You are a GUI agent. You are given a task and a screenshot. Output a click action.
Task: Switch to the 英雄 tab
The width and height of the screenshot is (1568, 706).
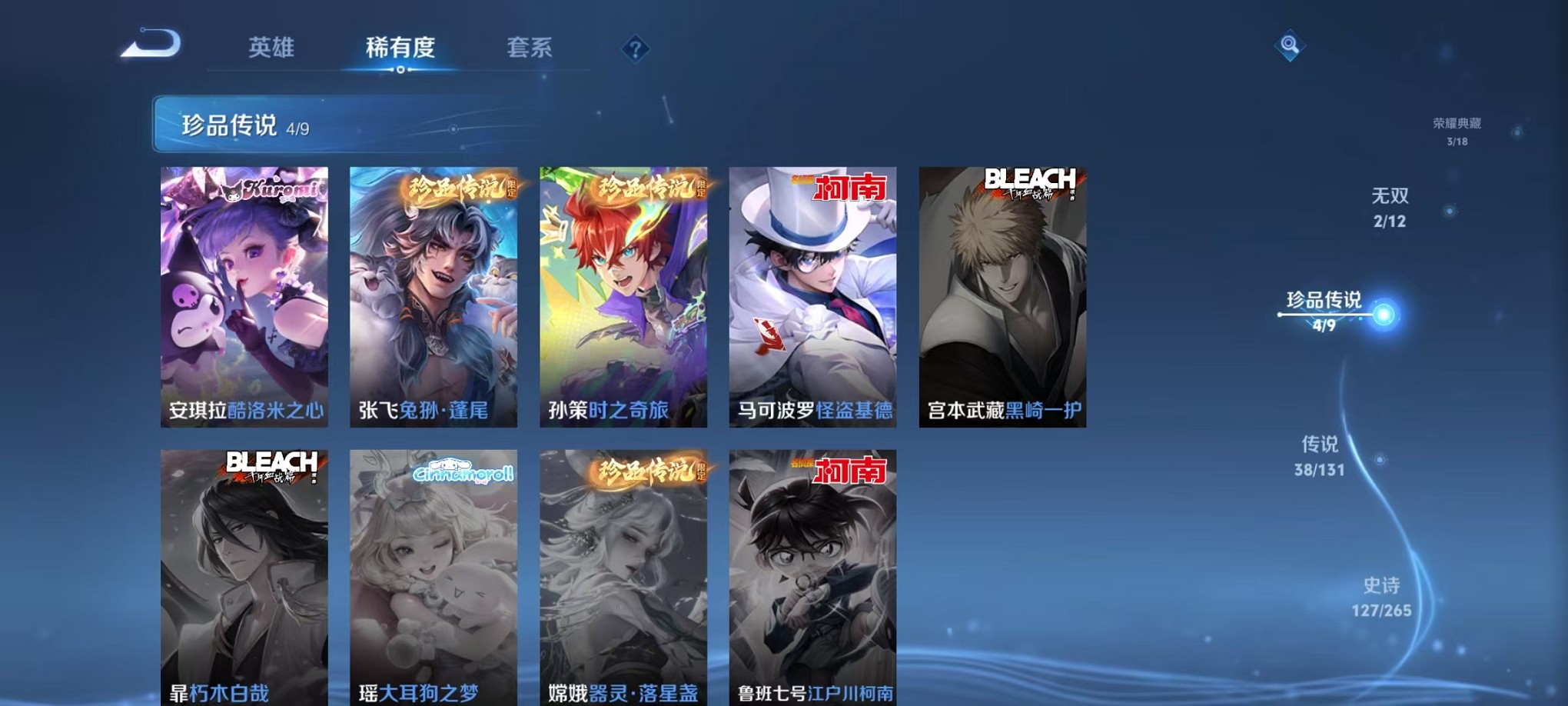click(274, 48)
